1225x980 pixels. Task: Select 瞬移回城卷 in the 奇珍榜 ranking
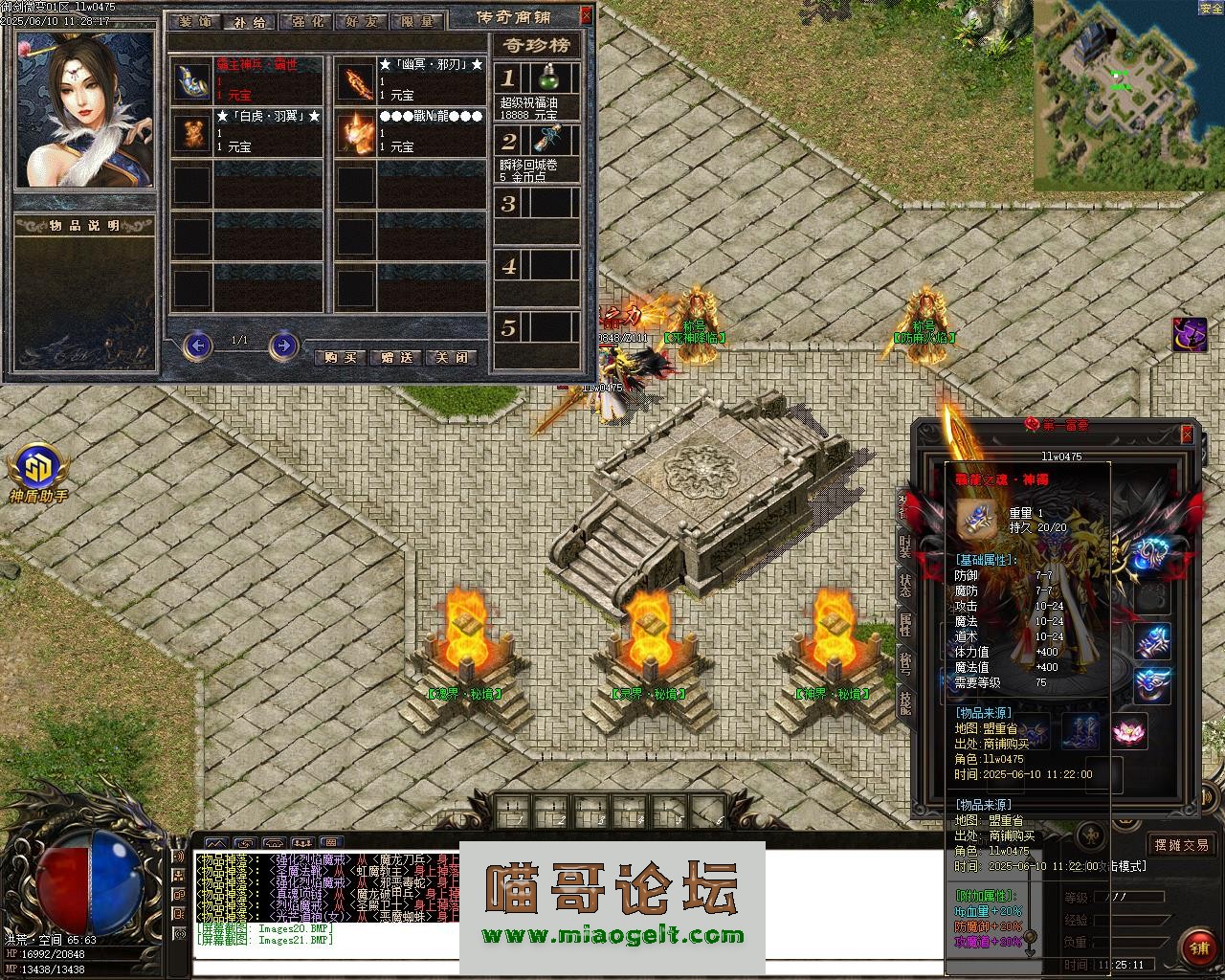point(538,151)
